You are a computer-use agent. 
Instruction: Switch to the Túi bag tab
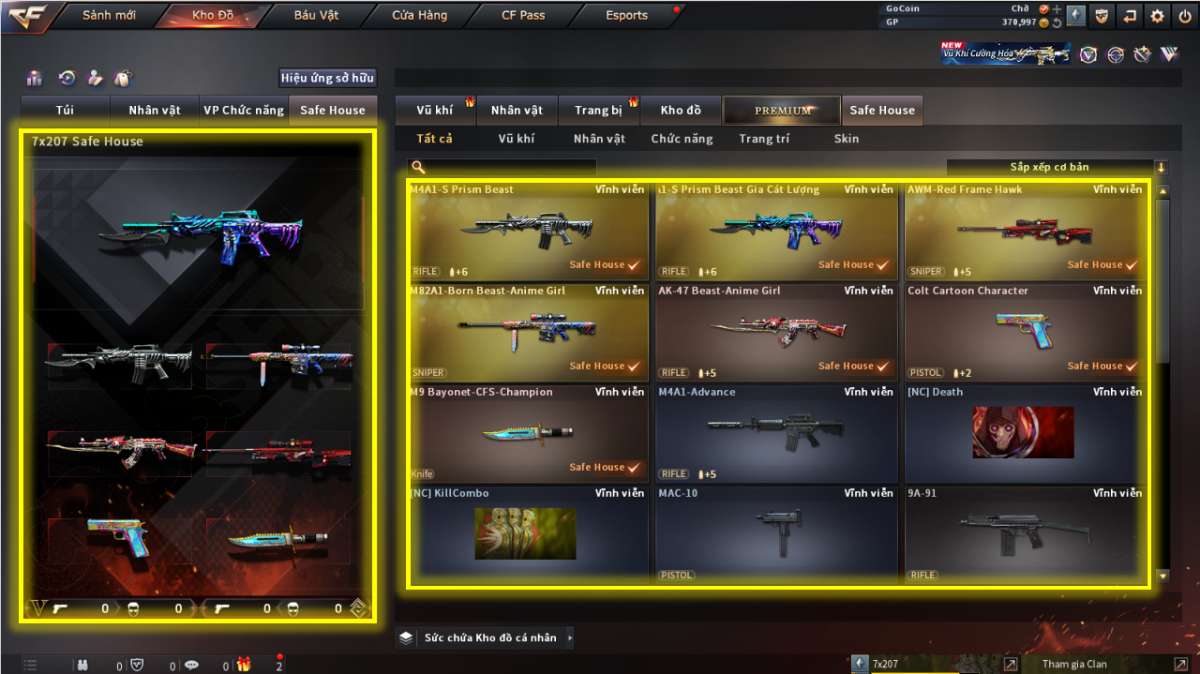pyautogui.click(x=66, y=110)
